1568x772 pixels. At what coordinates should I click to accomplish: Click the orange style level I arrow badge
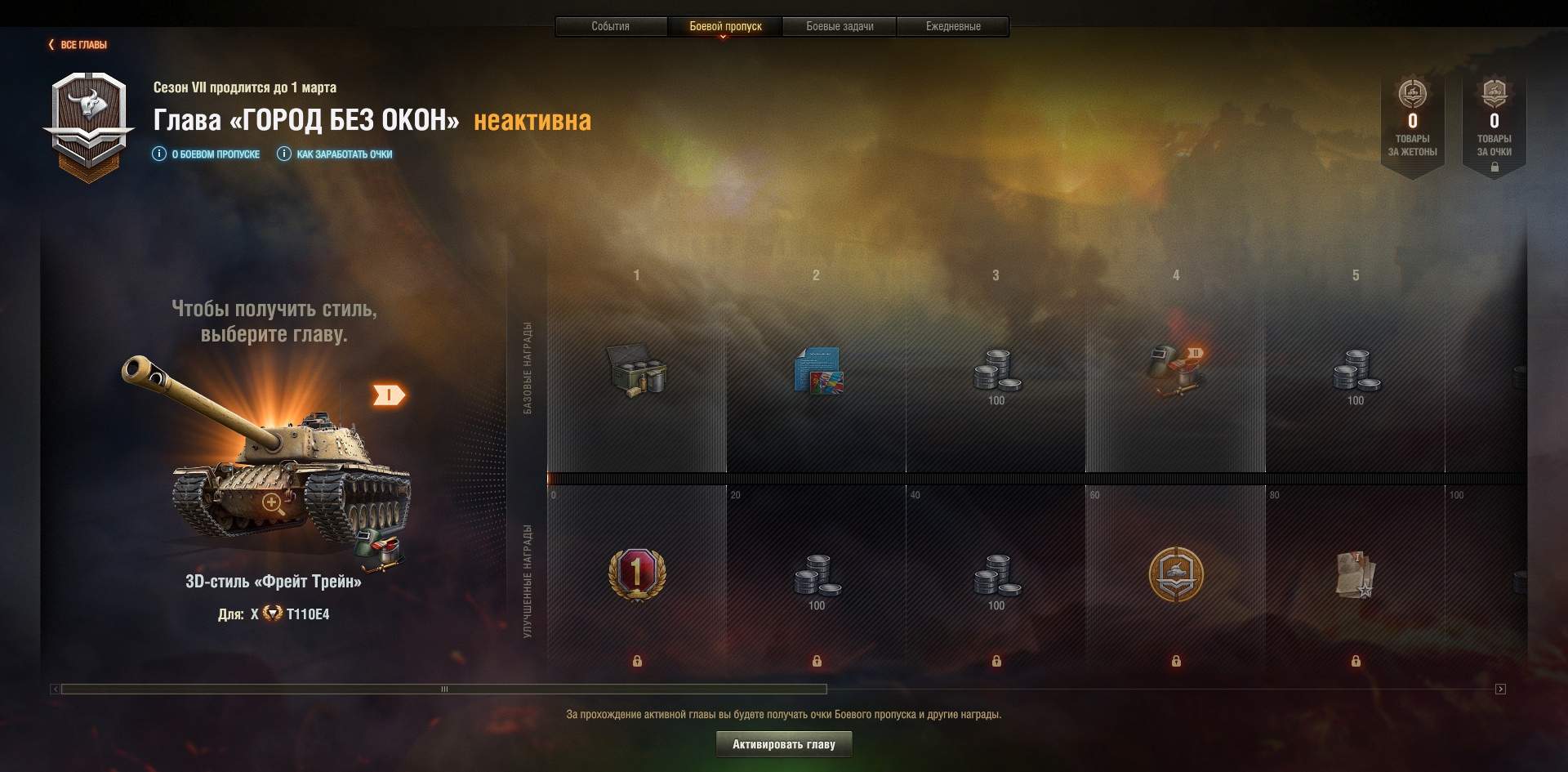point(389,395)
